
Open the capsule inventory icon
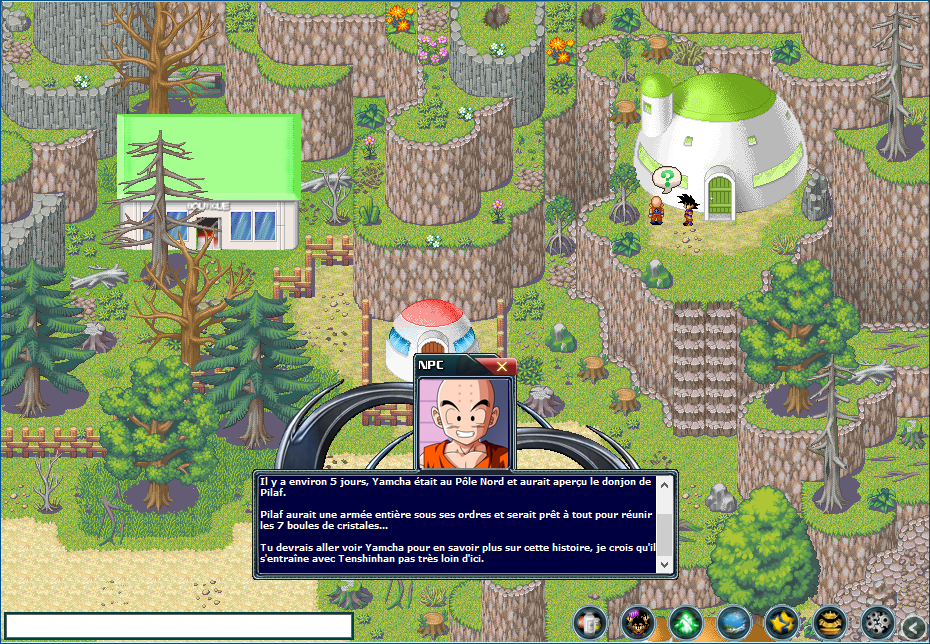pyautogui.click(x=589, y=623)
